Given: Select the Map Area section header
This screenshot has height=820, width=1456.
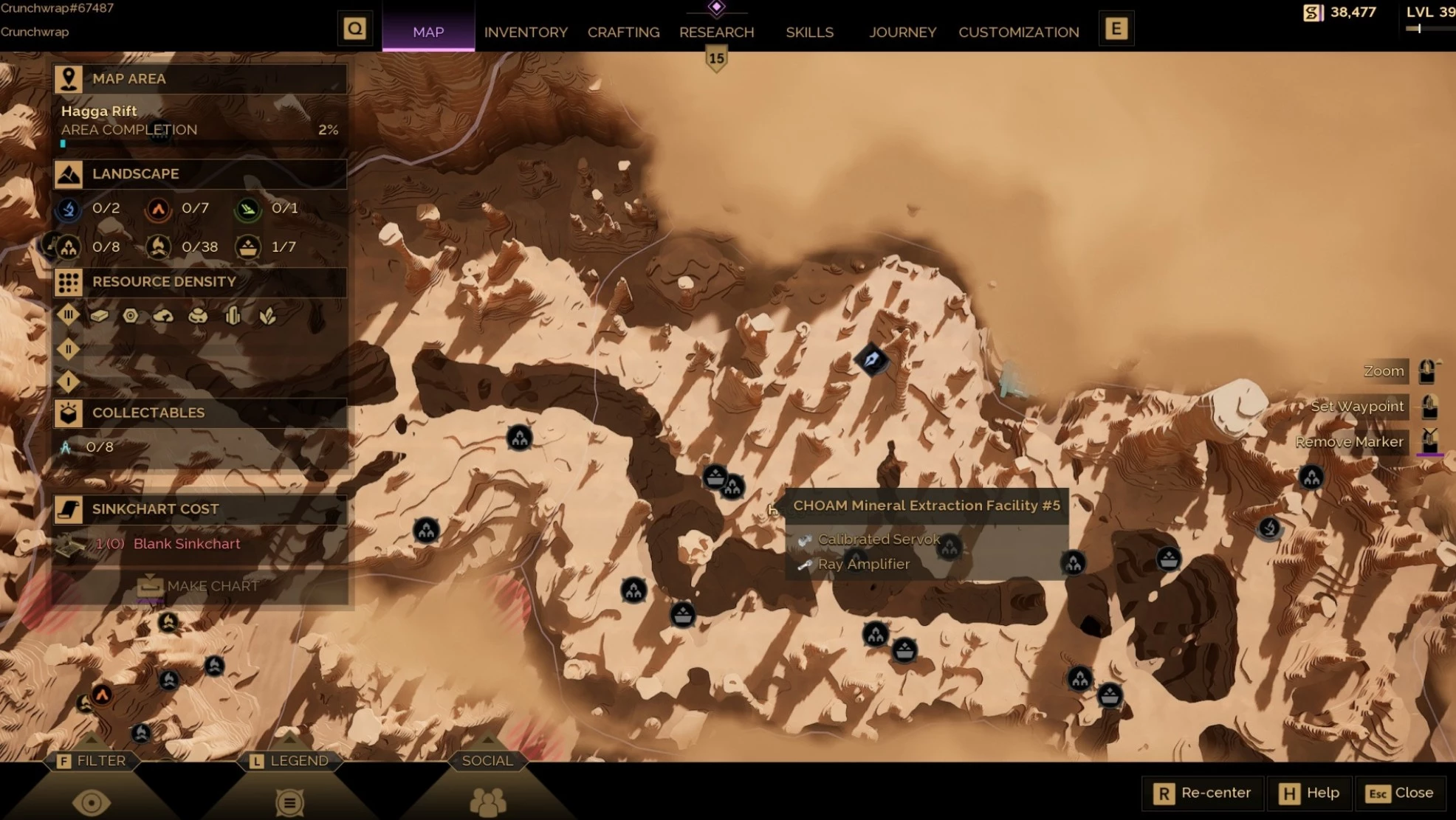Looking at the screenshot, I should pos(199,79).
